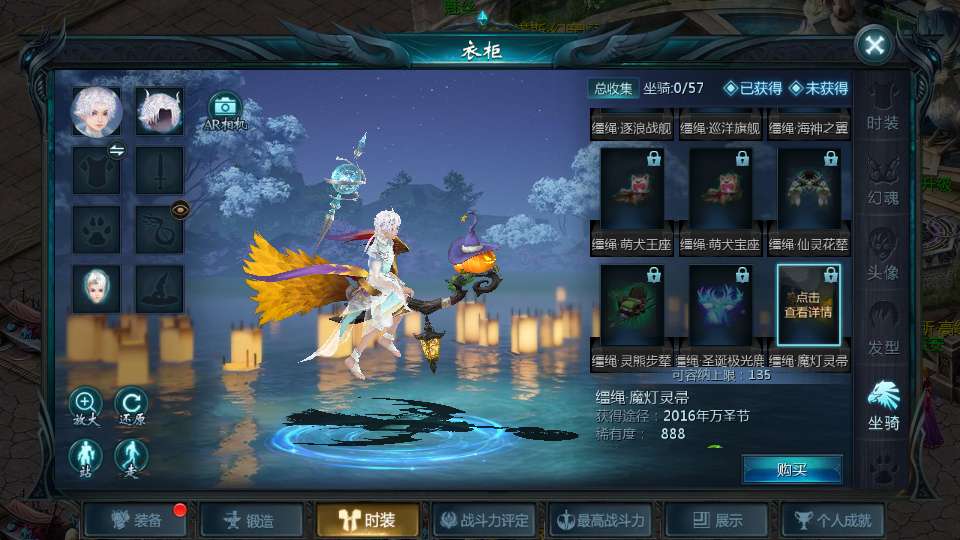Image resolution: width=960 pixels, height=540 pixels.
Task: Toggle the 未获得 filter
Action: 819,89
